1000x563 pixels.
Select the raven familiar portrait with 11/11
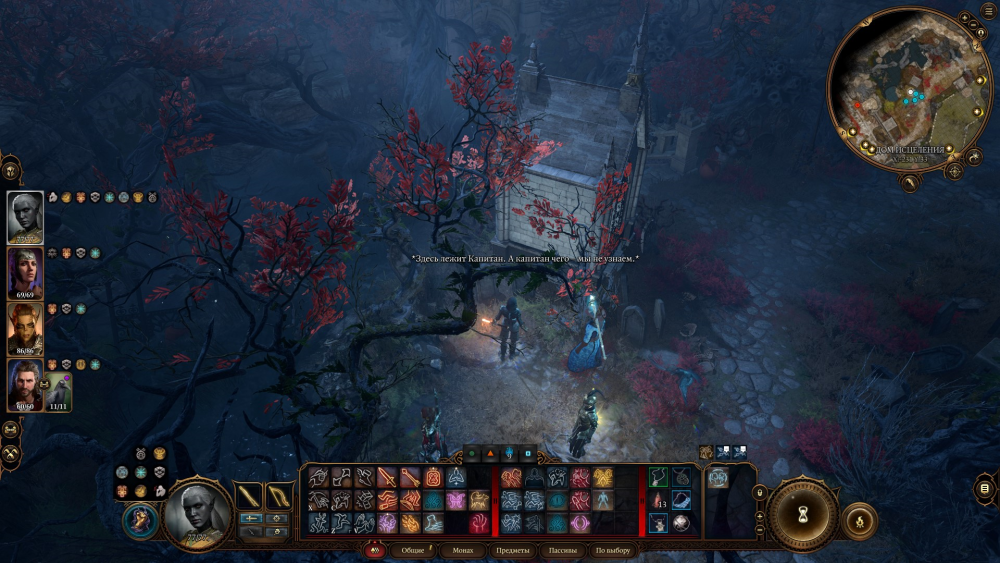click(59, 391)
